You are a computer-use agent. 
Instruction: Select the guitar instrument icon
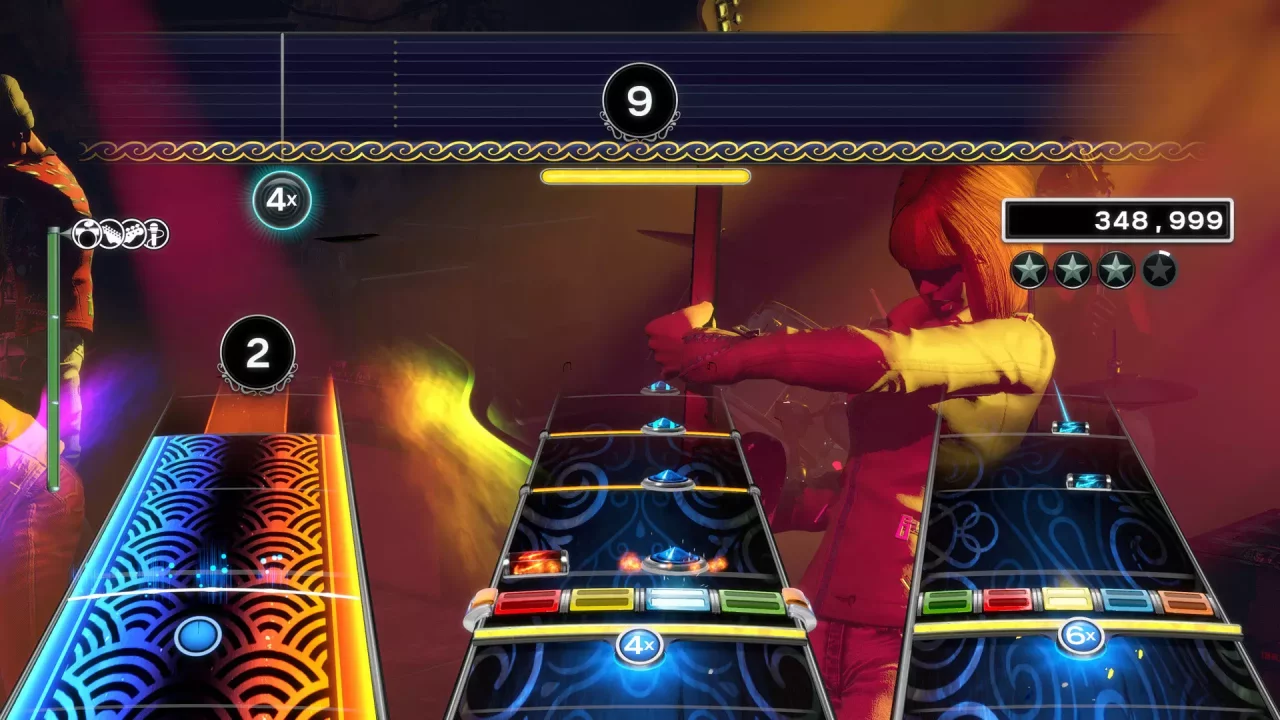tap(110, 233)
